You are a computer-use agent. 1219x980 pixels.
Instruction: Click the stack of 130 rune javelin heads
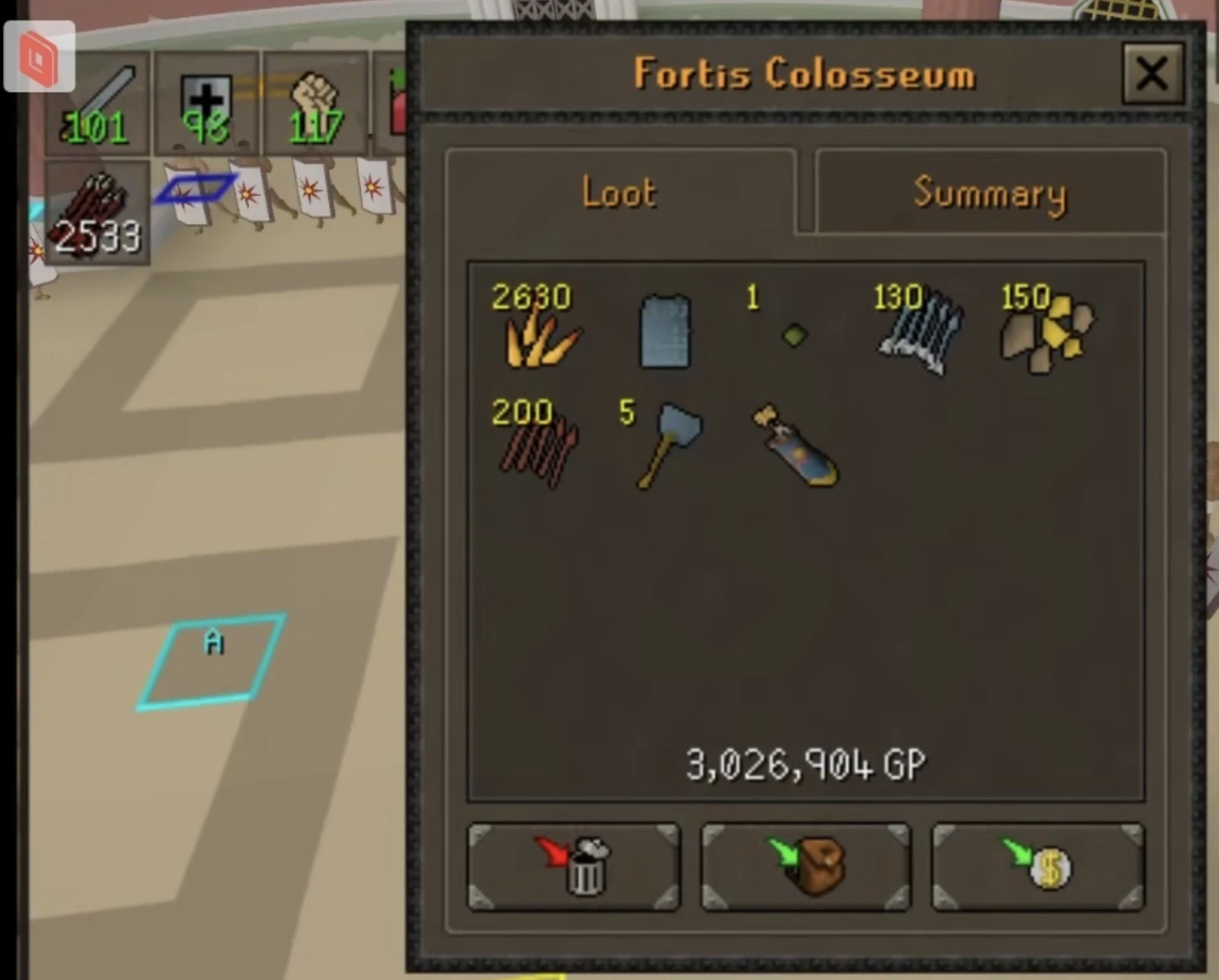[919, 338]
